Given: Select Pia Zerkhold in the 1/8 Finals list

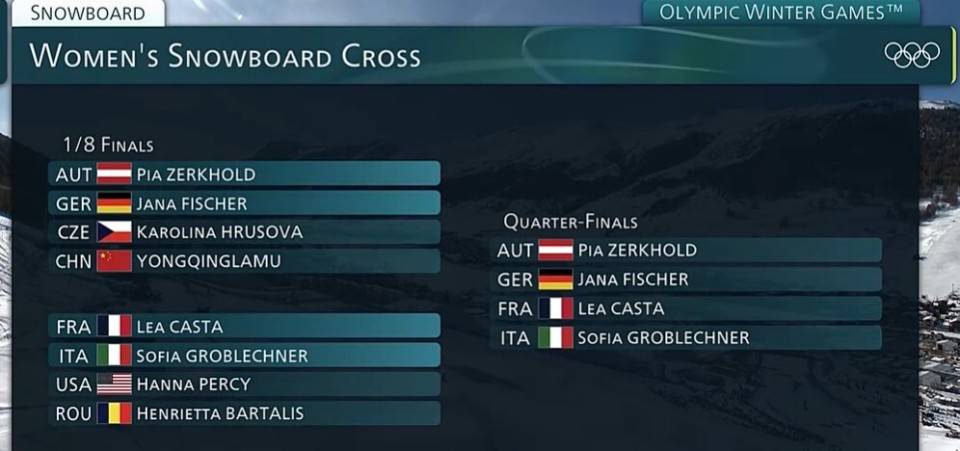Looking at the screenshot, I should point(244,174).
